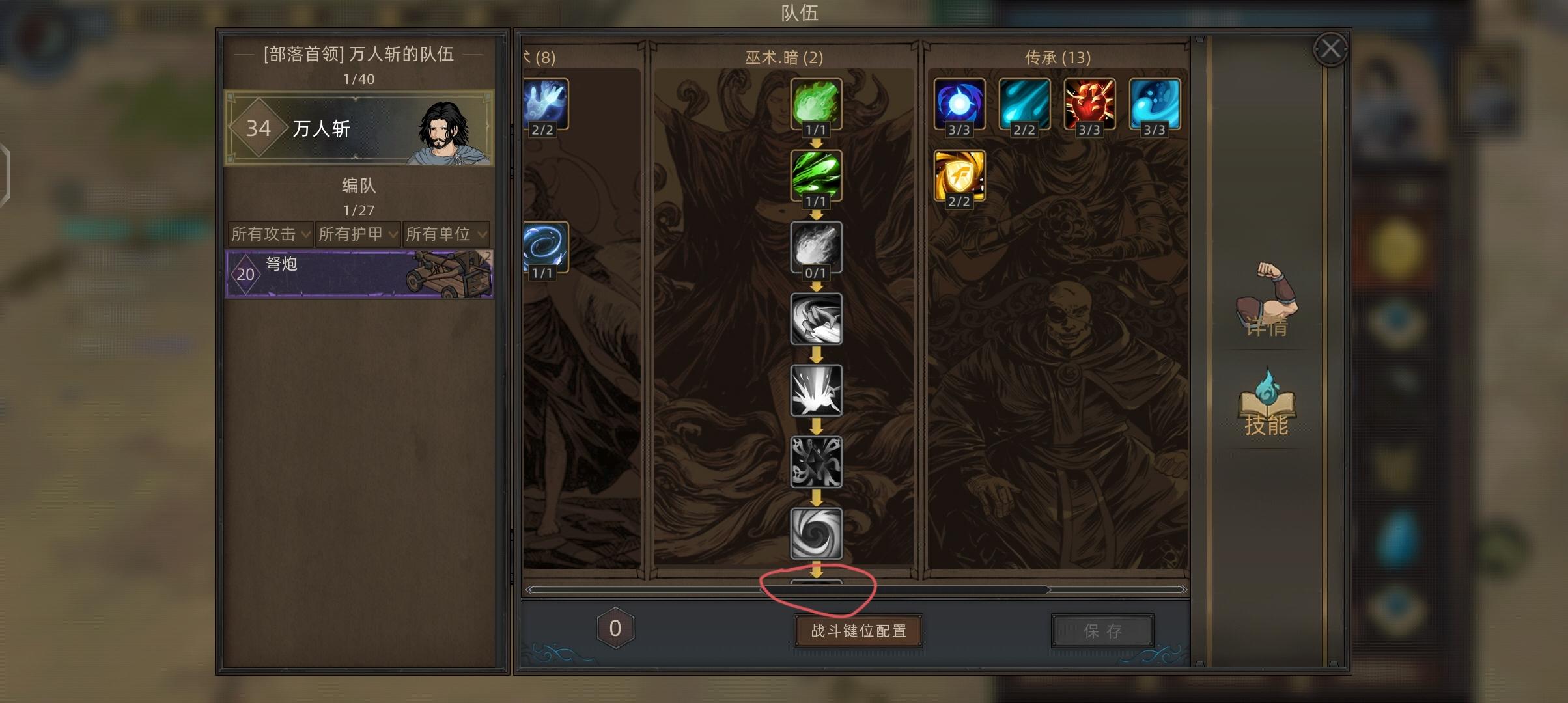The width and height of the screenshot is (1568, 703).
Task: Select the unlearned white smoke skill (0/1)
Action: point(816,249)
